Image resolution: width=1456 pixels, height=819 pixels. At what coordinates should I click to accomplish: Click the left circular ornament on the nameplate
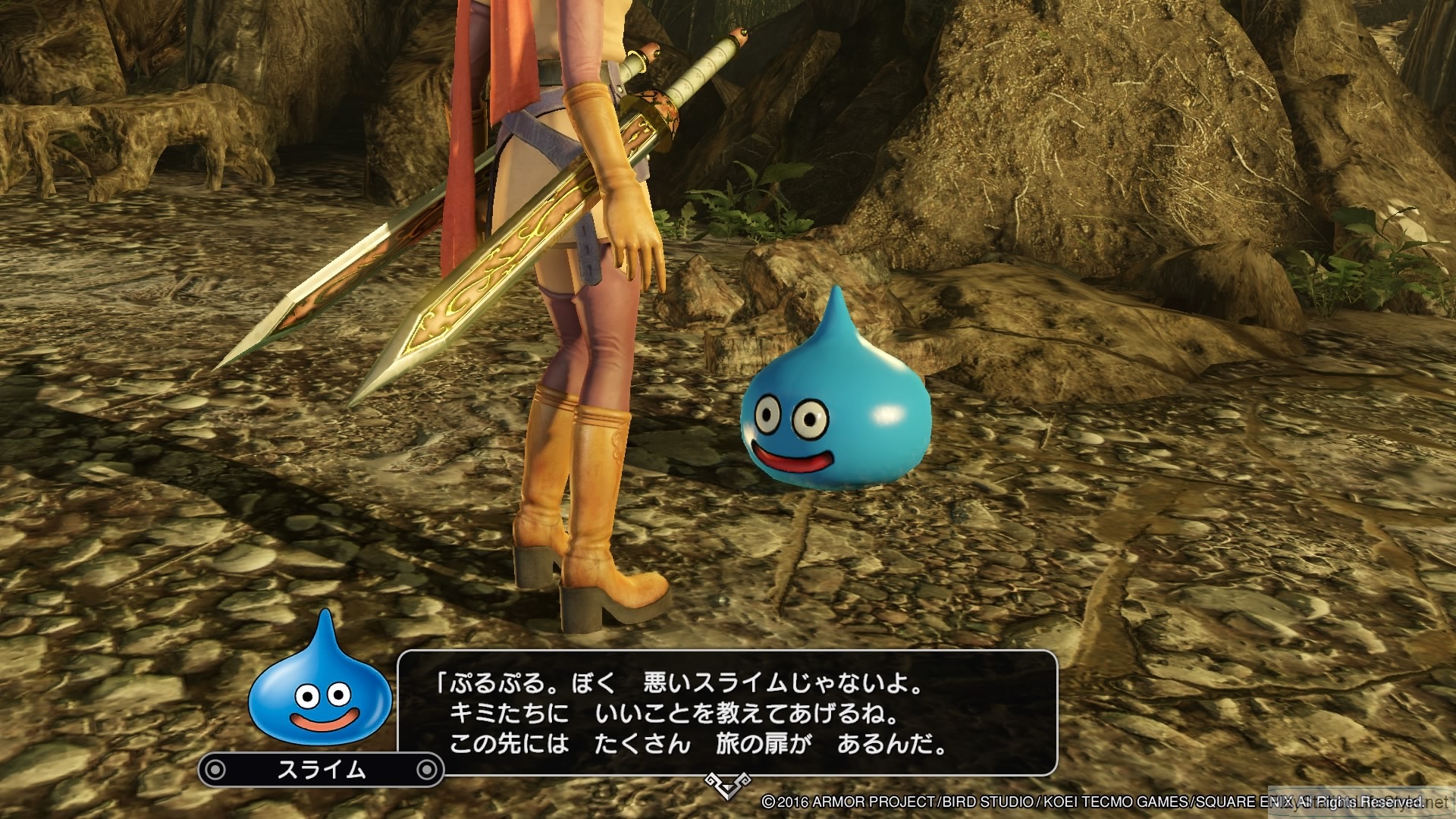click(215, 768)
